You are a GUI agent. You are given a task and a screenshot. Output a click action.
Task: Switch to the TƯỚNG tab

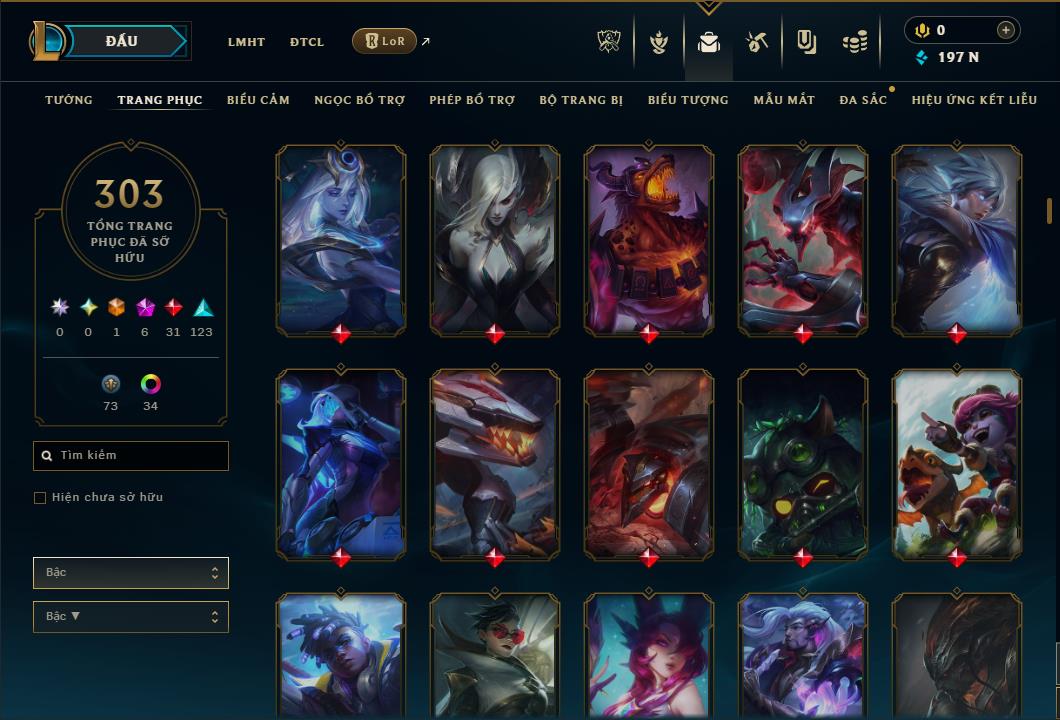pyautogui.click(x=69, y=100)
